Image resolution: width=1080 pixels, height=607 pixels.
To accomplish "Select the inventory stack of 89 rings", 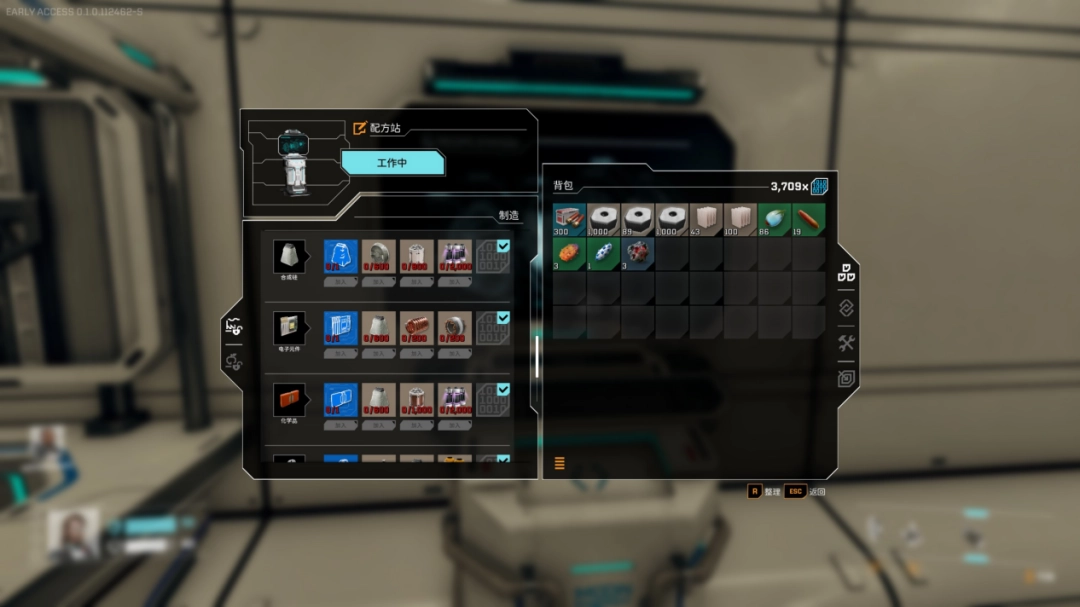I will [x=637, y=220].
